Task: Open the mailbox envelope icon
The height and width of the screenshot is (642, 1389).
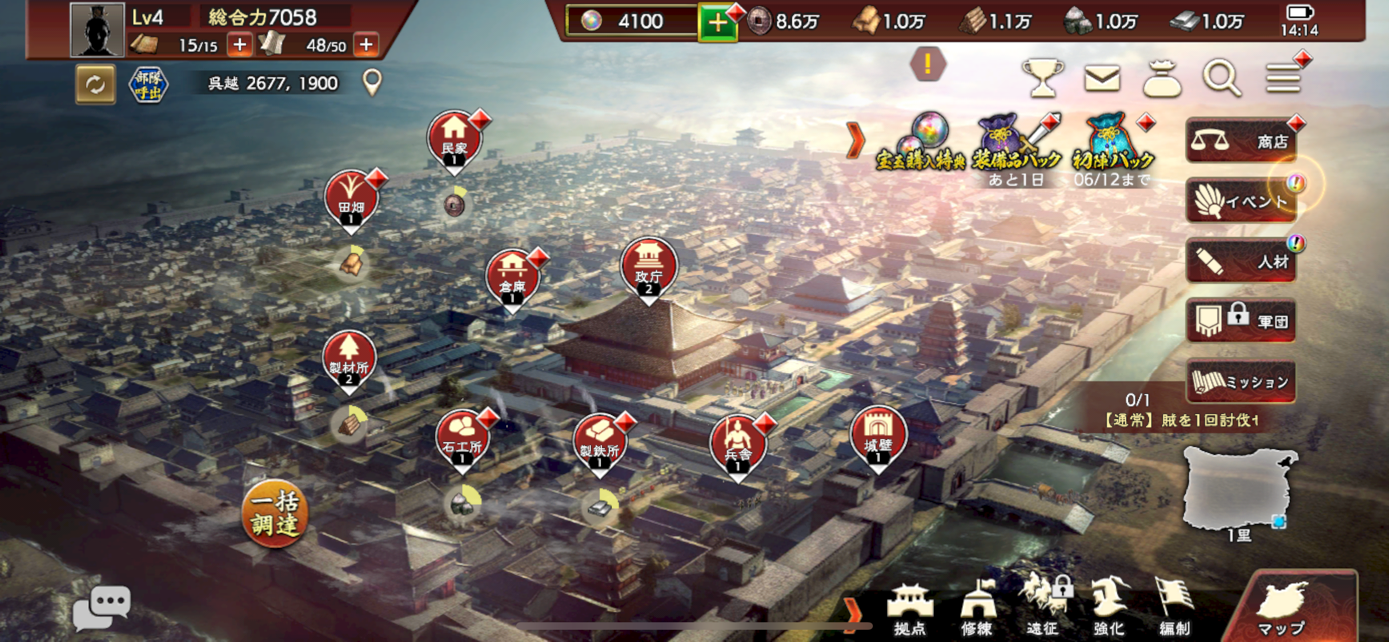Action: pyautogui.click(x=1102, y=78)
